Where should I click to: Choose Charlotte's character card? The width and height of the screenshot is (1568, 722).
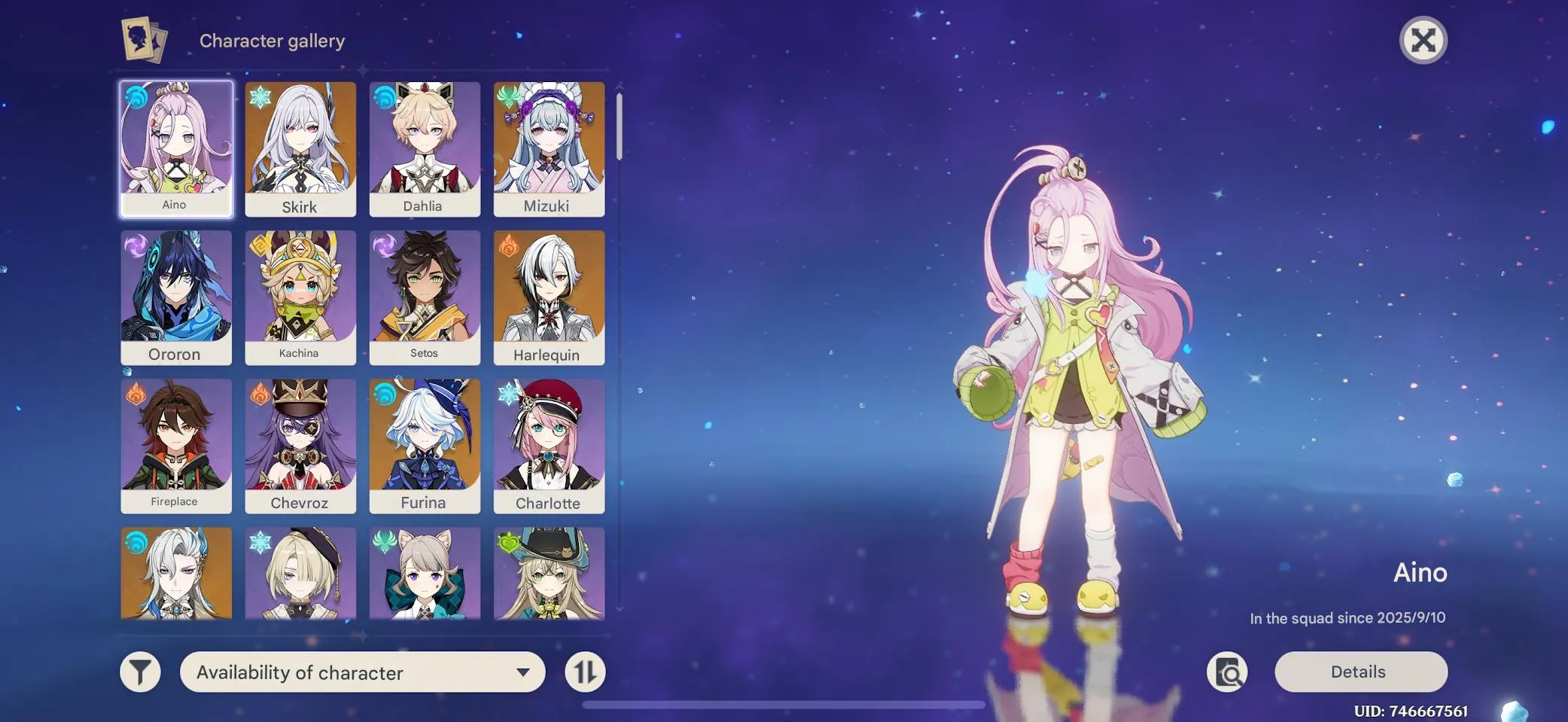click(550, 444)
